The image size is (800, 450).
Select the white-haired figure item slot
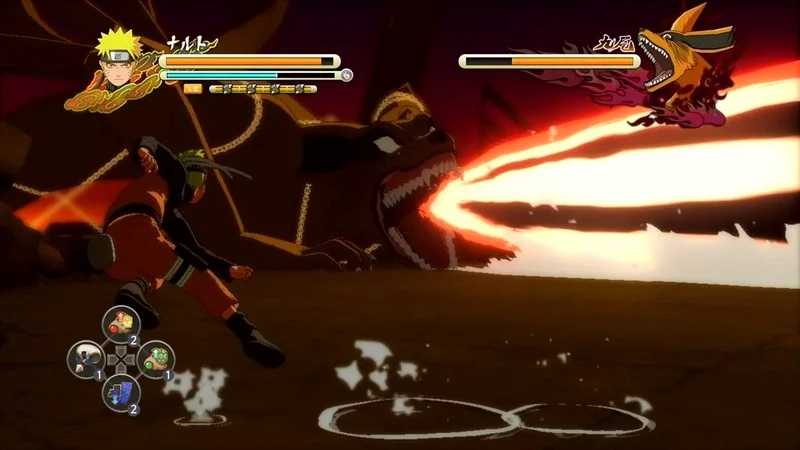click(84, 359)
